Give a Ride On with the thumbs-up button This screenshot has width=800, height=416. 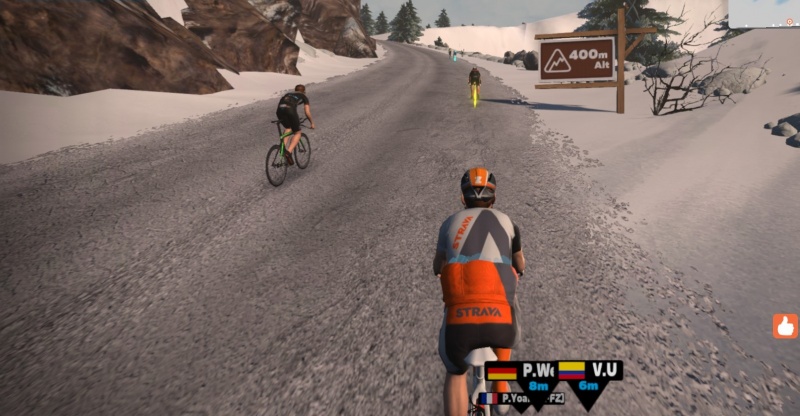pyautogui.click(x=785, y=326)
